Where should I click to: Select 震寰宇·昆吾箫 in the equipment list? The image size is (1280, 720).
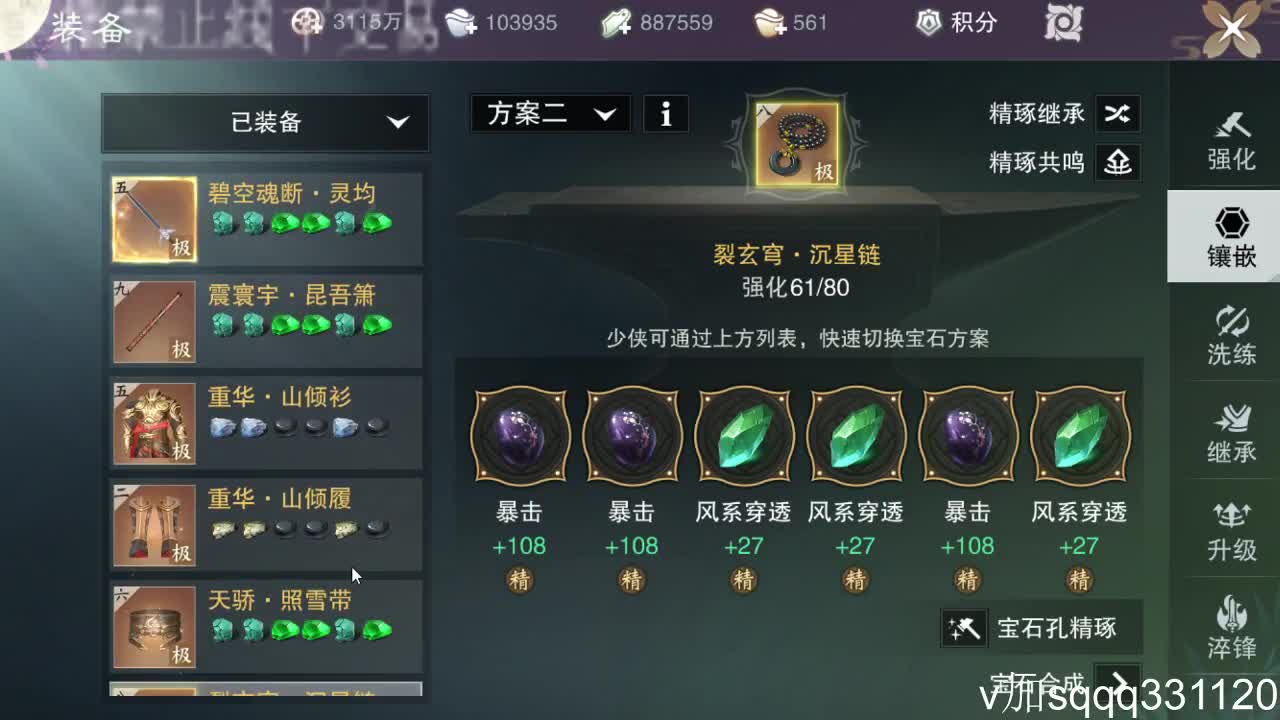[264, 318]
